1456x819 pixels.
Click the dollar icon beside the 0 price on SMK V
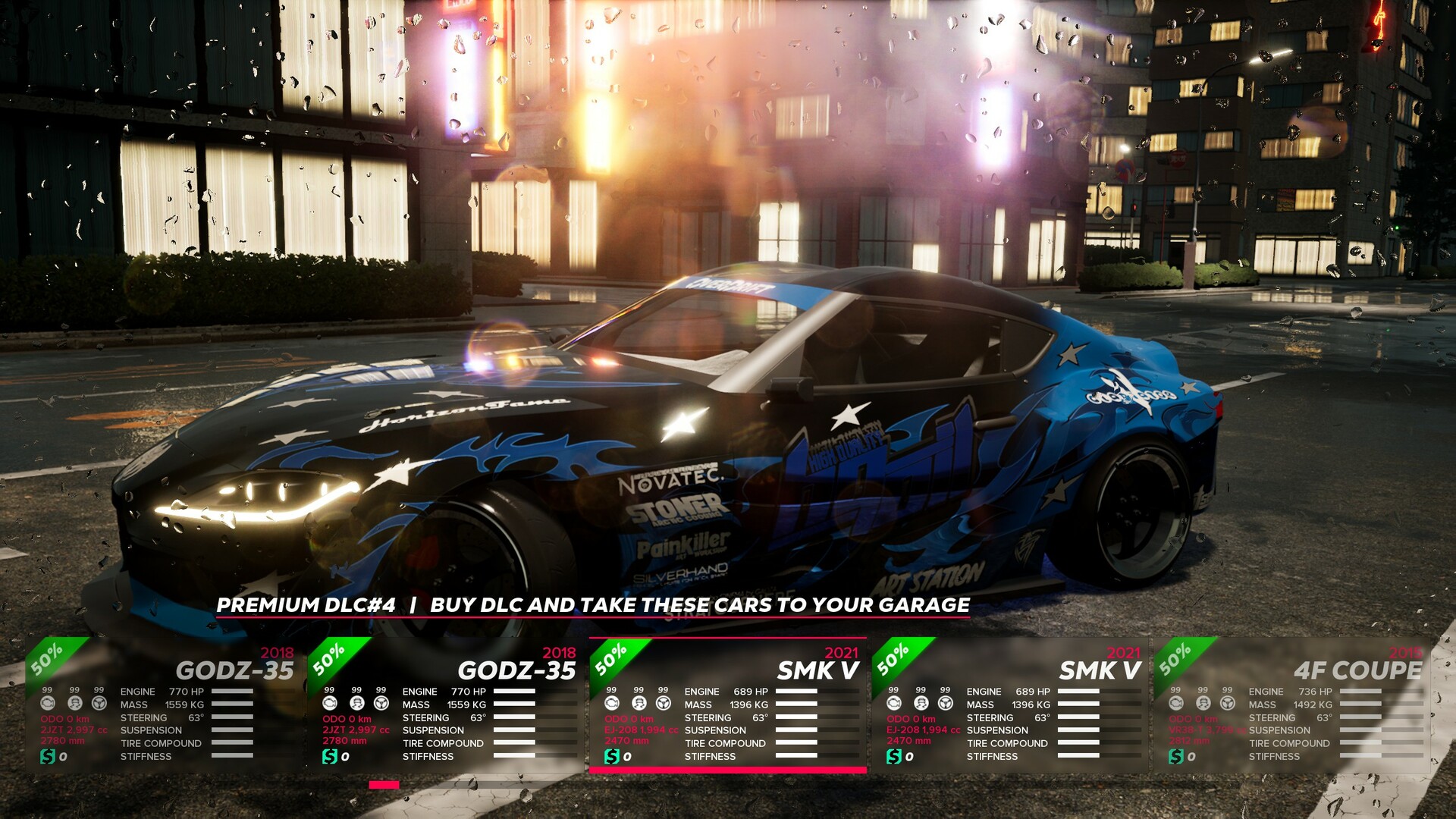tap(612, 756)
